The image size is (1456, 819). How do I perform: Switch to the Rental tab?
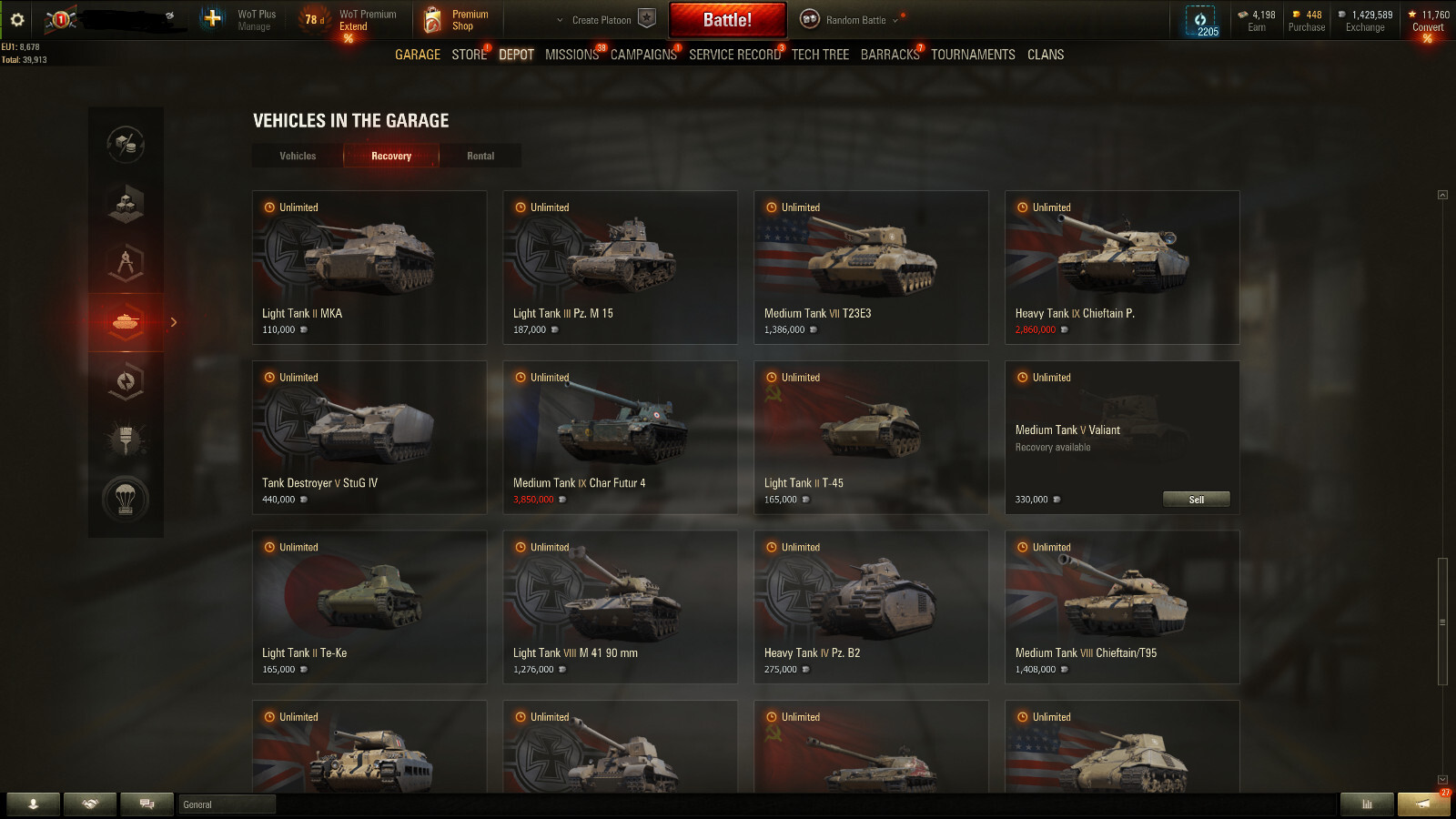click(x=480, y=156)
